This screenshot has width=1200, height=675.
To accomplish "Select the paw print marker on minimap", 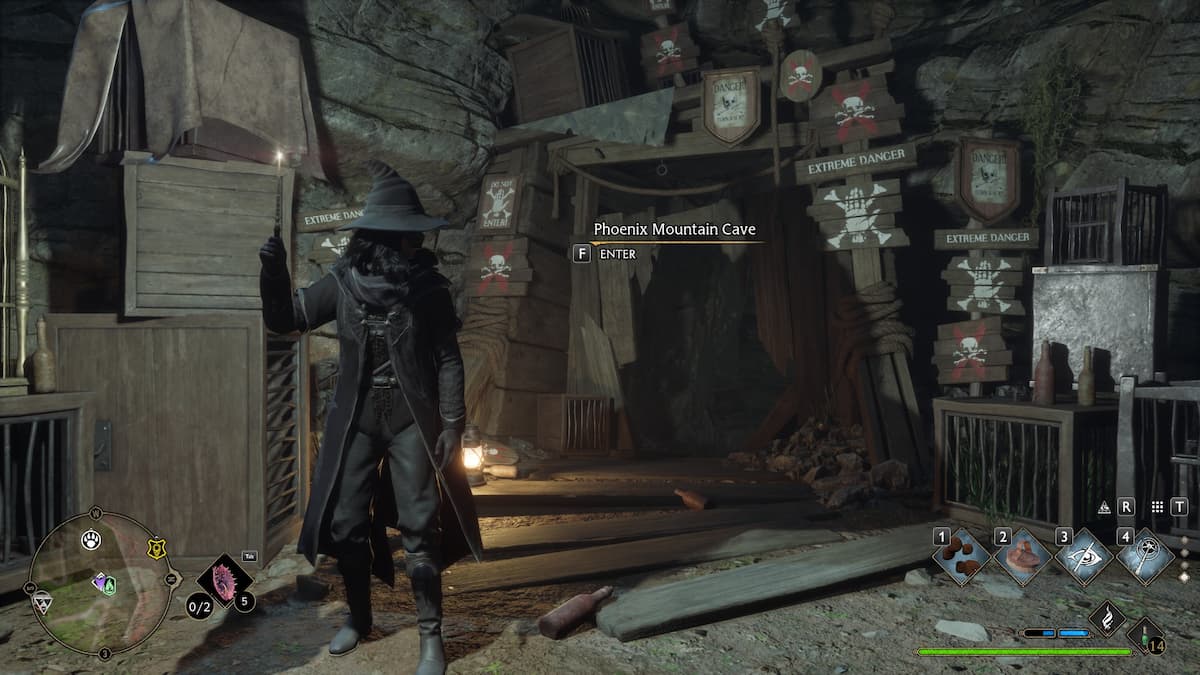I will tap(91, 540).
